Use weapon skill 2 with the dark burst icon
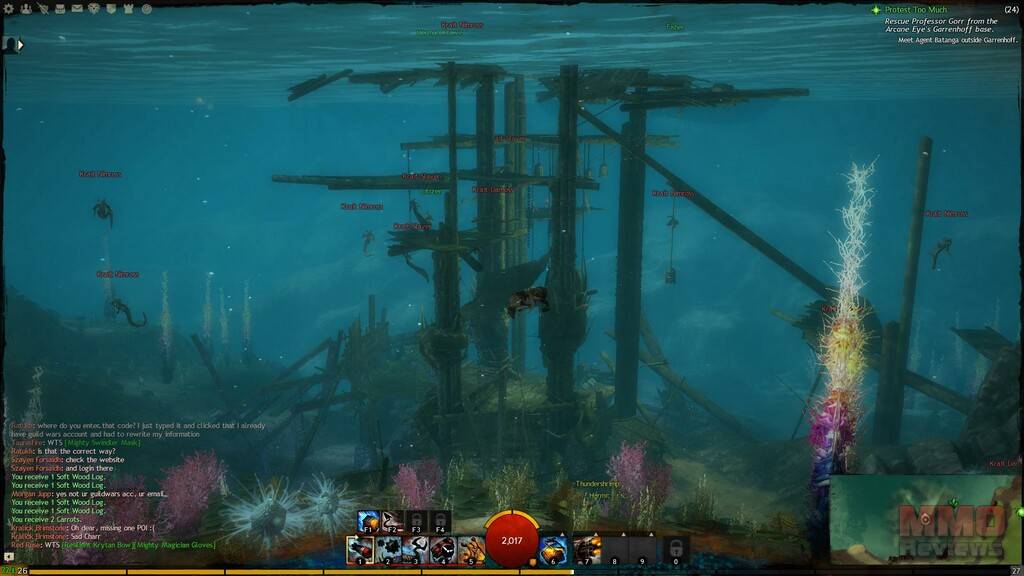1024x576 pixels. coord(388,548)
